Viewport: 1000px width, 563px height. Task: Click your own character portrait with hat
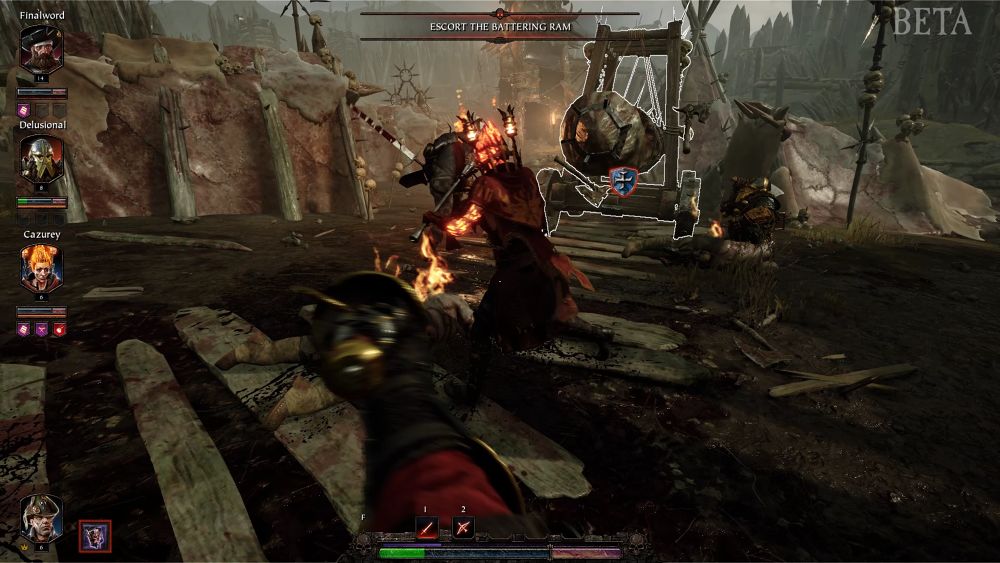(x=41, y=518)
